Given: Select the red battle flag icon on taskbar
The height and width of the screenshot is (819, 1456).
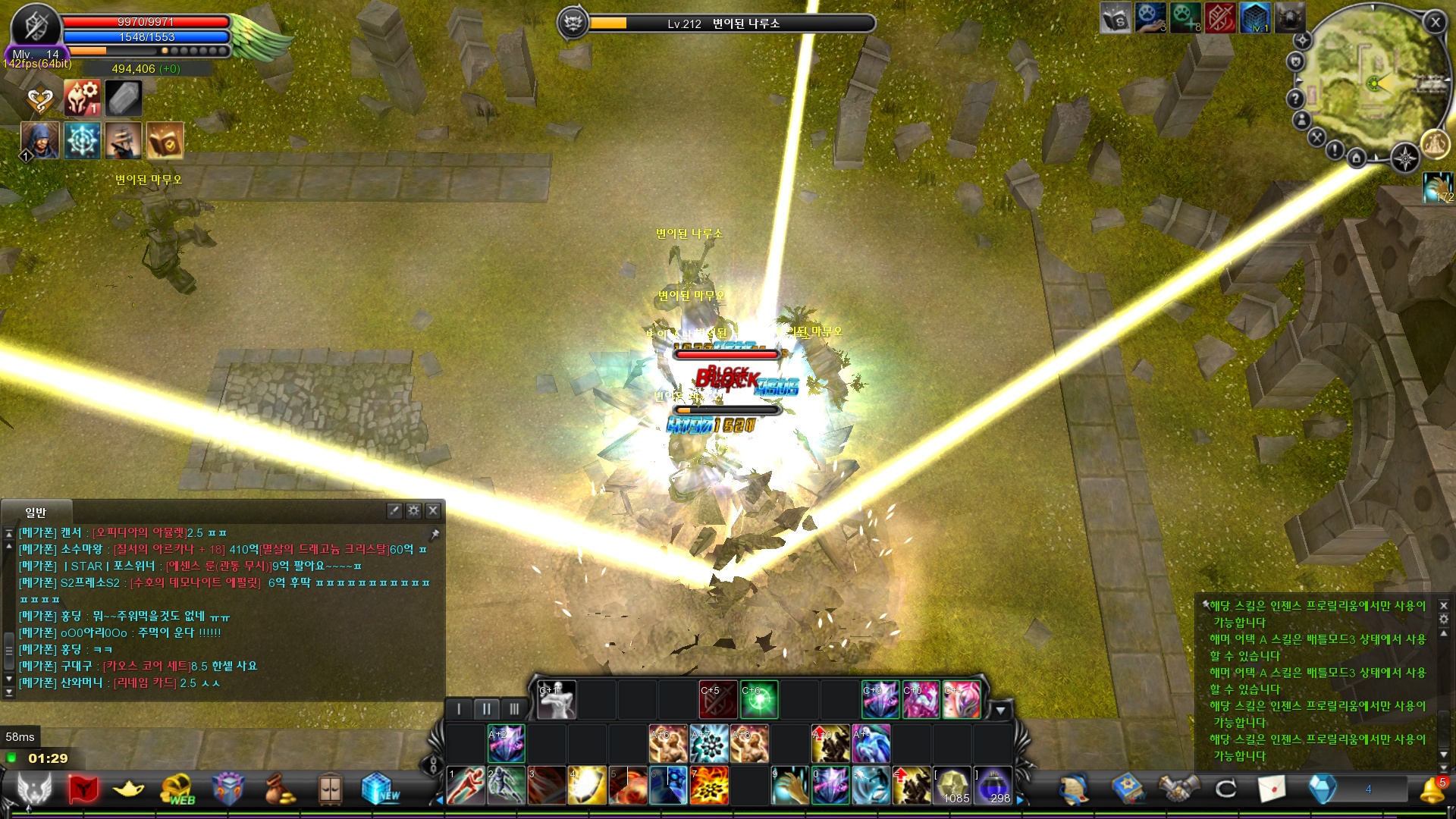Looking at the screenshot, I should (83, 786).
